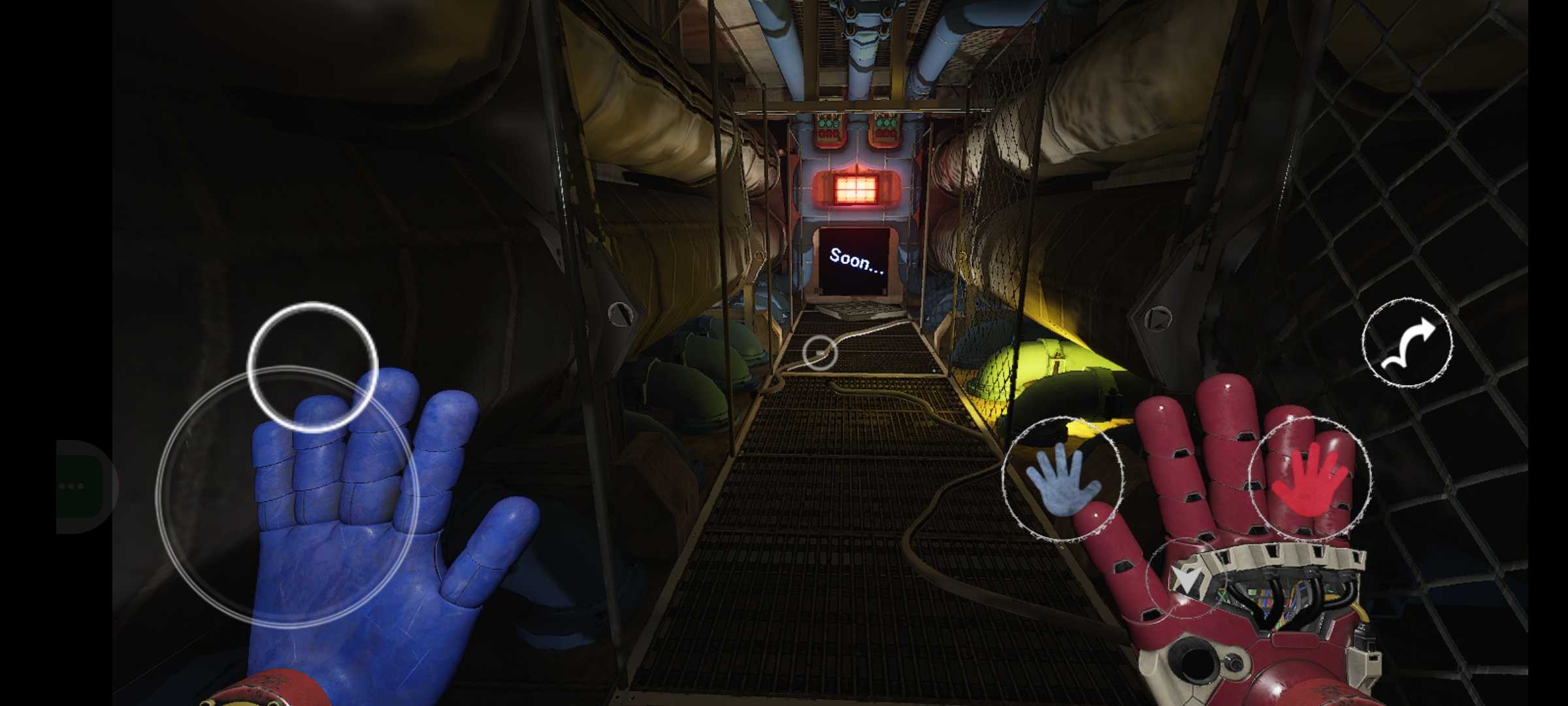Tap the small downward chevron crouch button
The height and width of the screenshot is (706, 1568).
[x=1186, y=578]
